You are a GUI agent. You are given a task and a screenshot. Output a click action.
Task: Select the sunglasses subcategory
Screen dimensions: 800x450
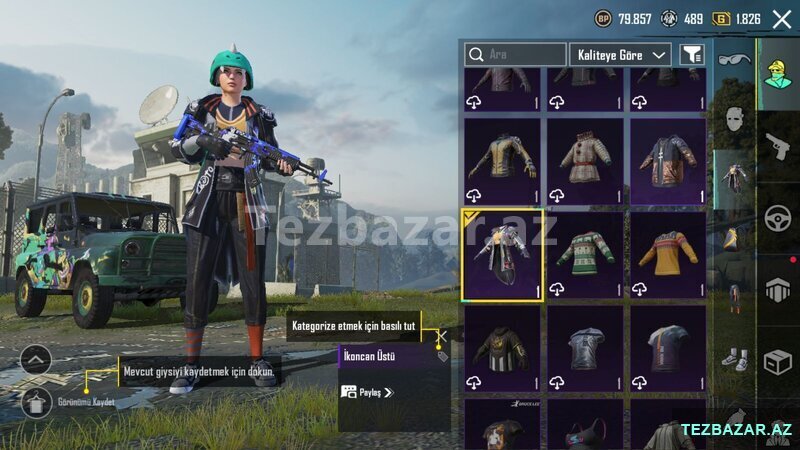(733, 60)
